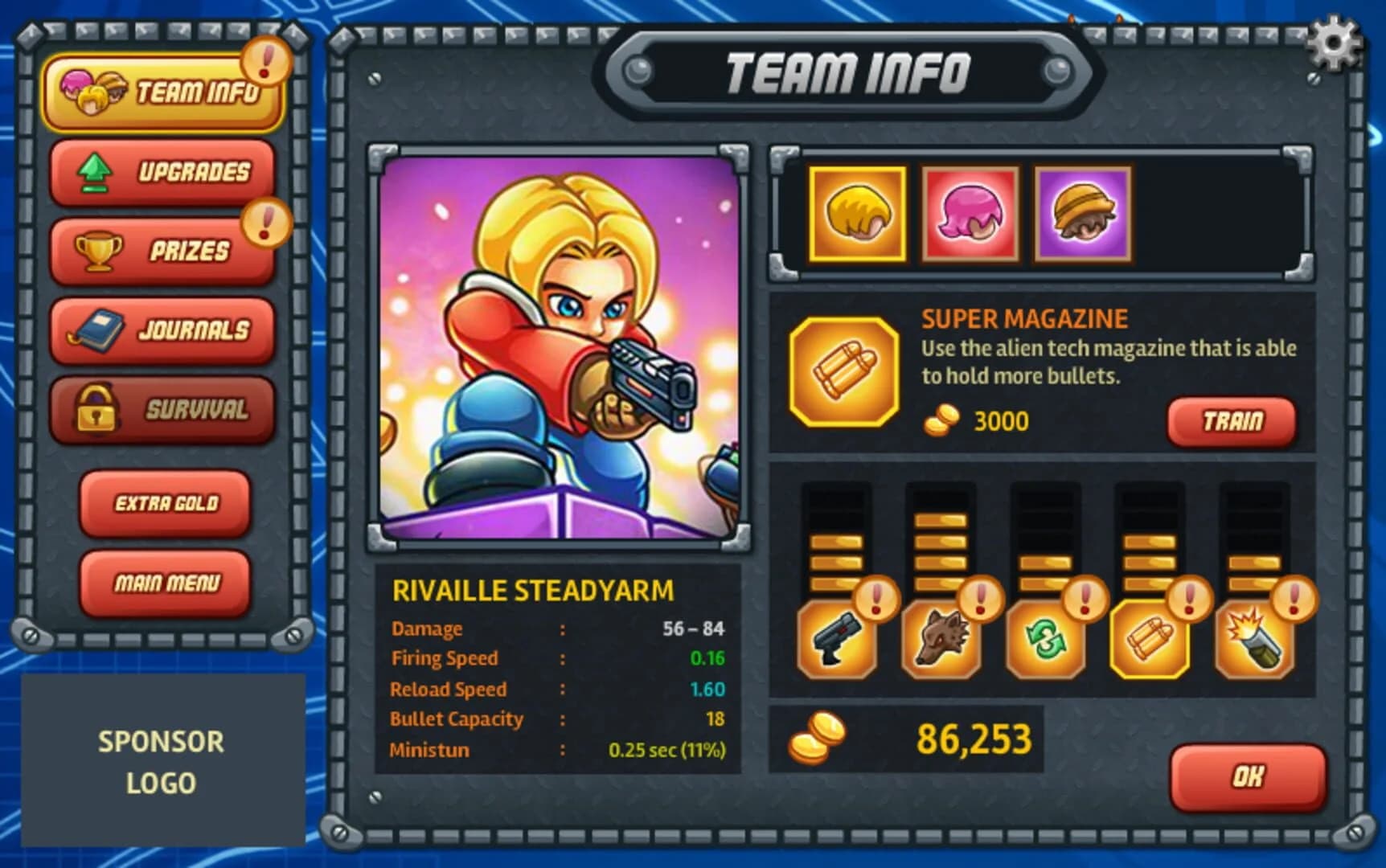Click the Super Magazine ammo icon
Screen dimensions: 1386x868
tap(843, 371)
